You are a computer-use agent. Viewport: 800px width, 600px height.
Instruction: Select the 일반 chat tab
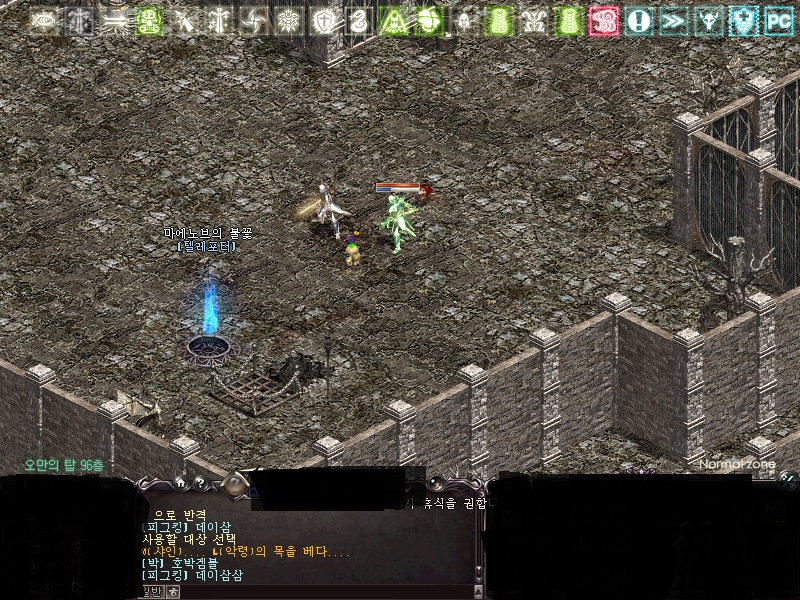[150, 592]
